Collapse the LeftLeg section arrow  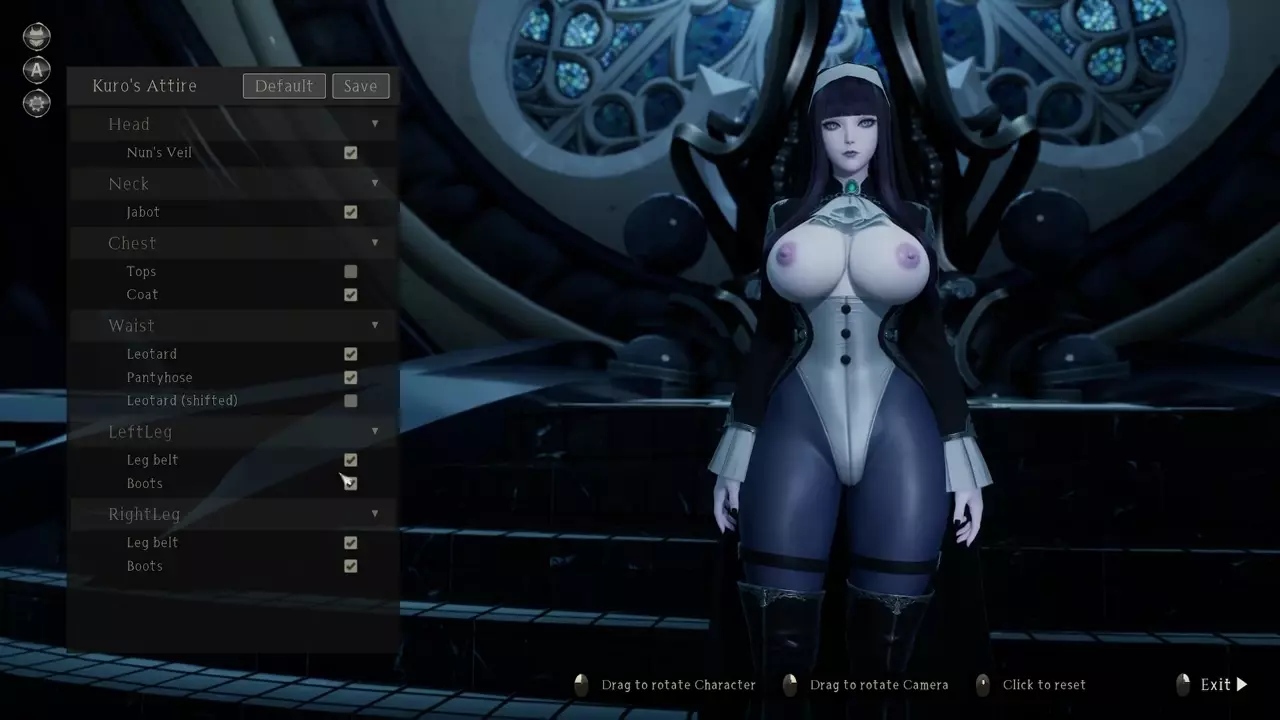[375, 431]
